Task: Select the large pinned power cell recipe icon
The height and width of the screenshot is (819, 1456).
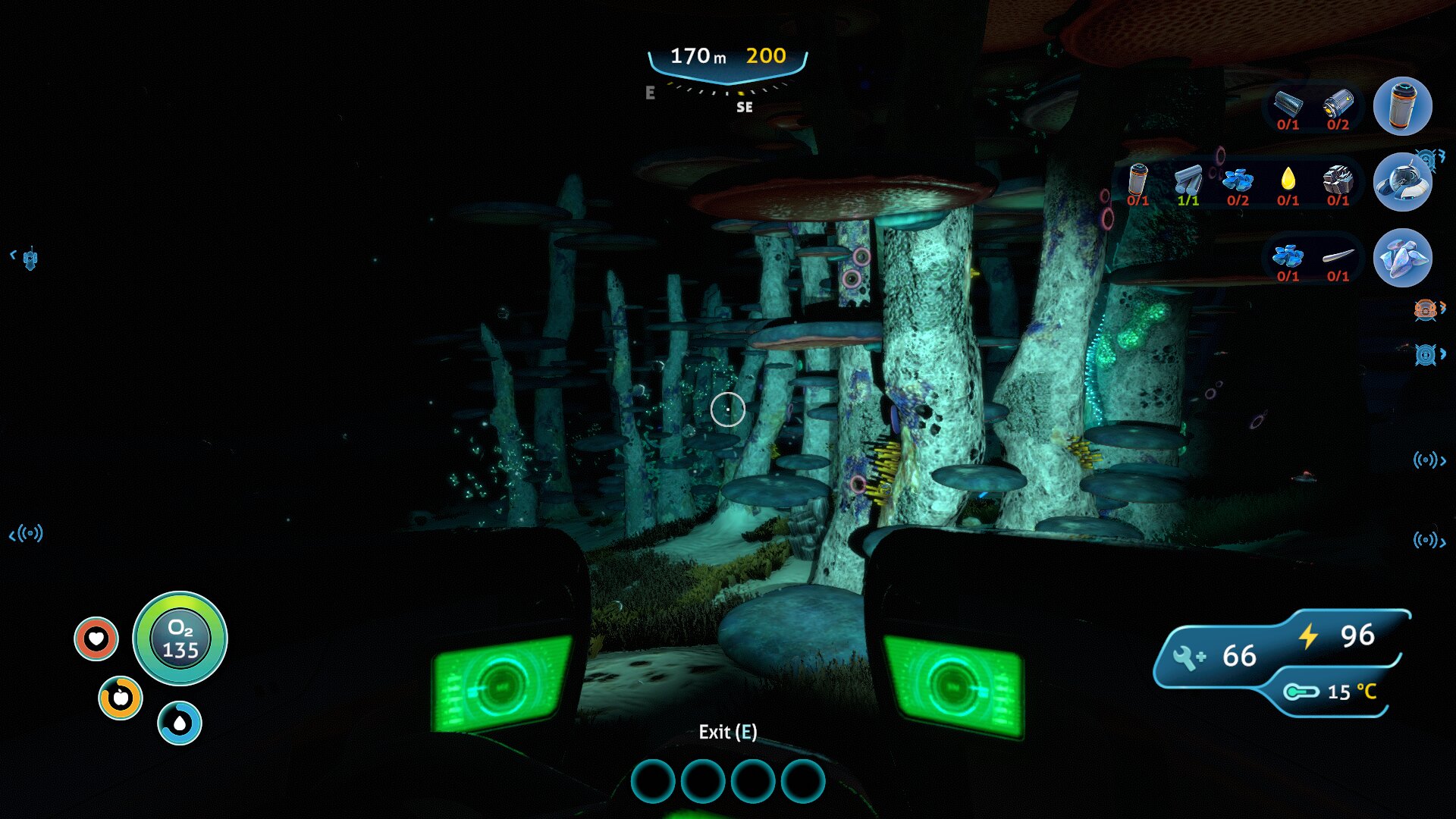Action: click(x=1402, y=106)
